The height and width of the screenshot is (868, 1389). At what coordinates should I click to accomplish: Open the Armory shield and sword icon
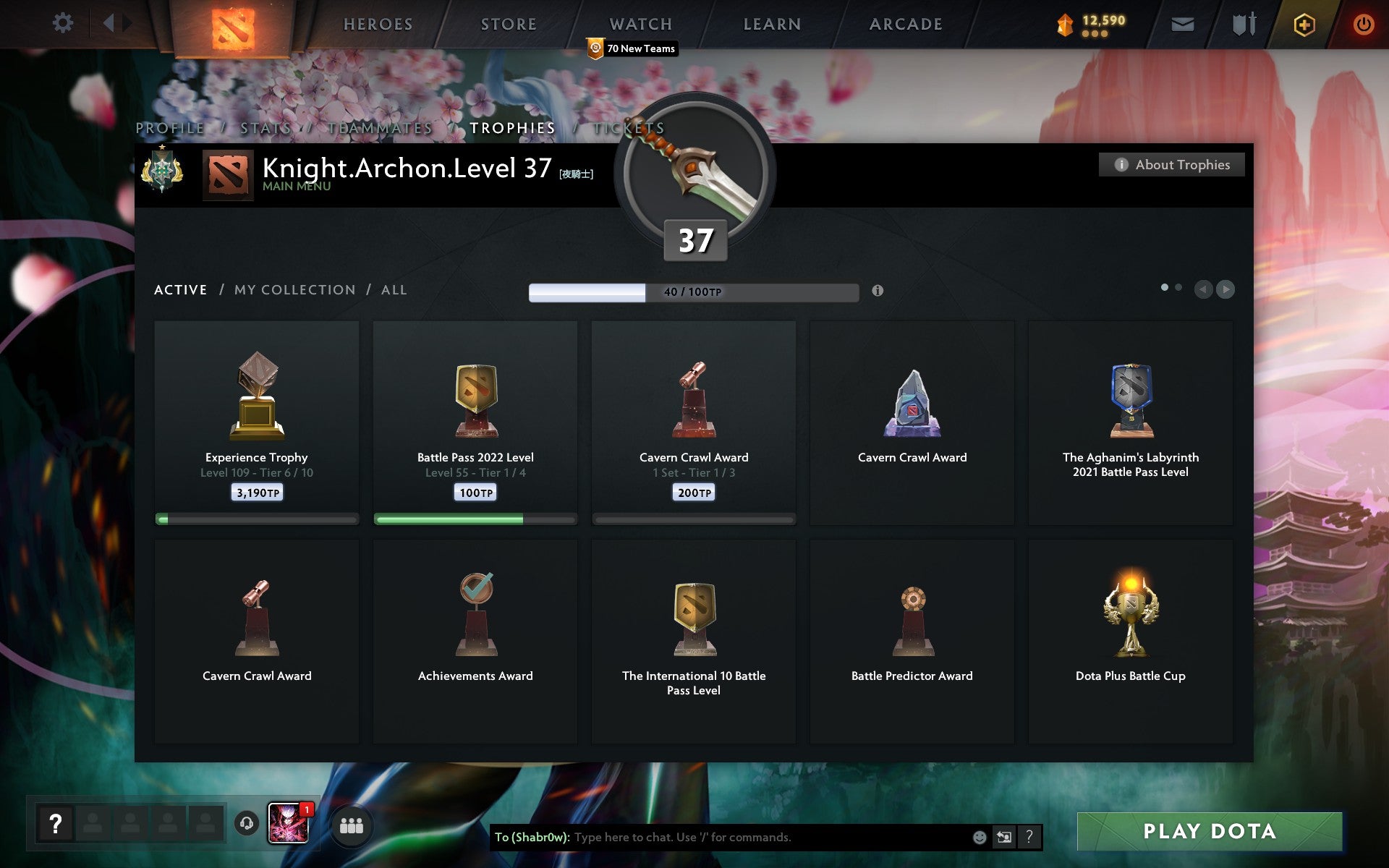coord(1246,24)
